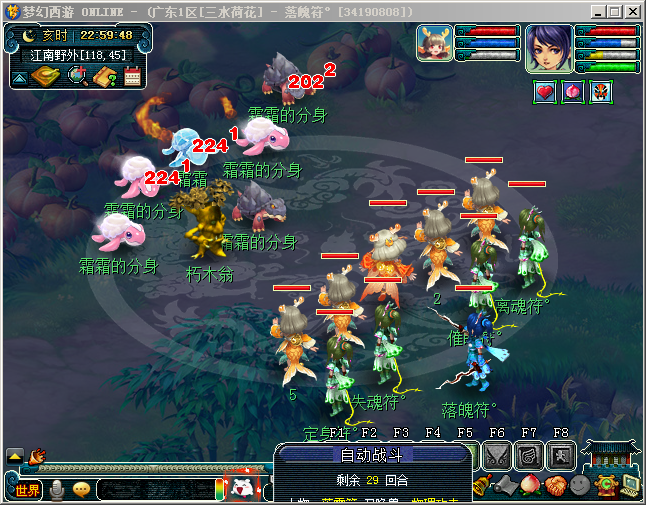
Task: Activate the crossed swords shortcut F6
Action: [x=497, y=455]
